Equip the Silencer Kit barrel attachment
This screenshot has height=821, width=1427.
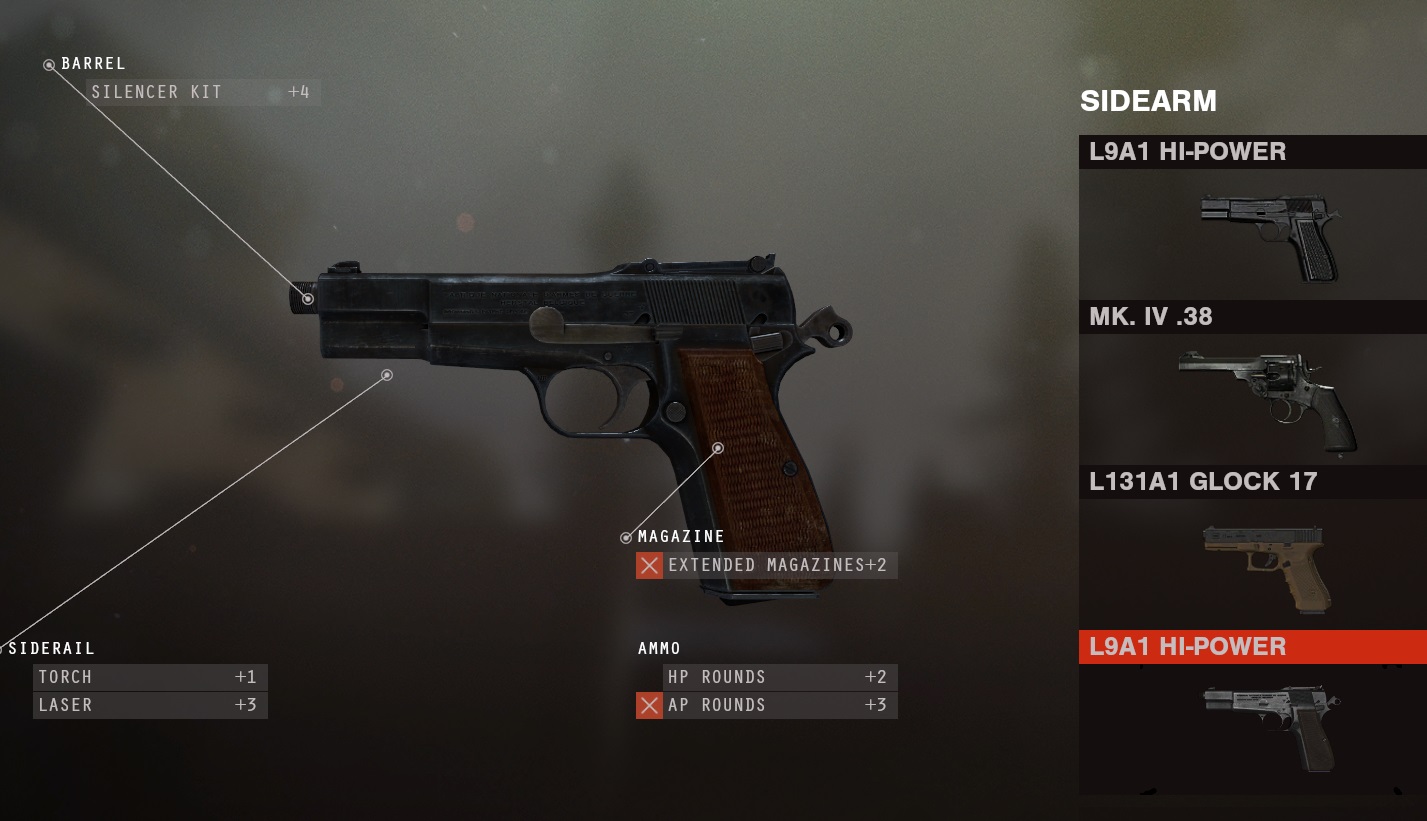202,92
